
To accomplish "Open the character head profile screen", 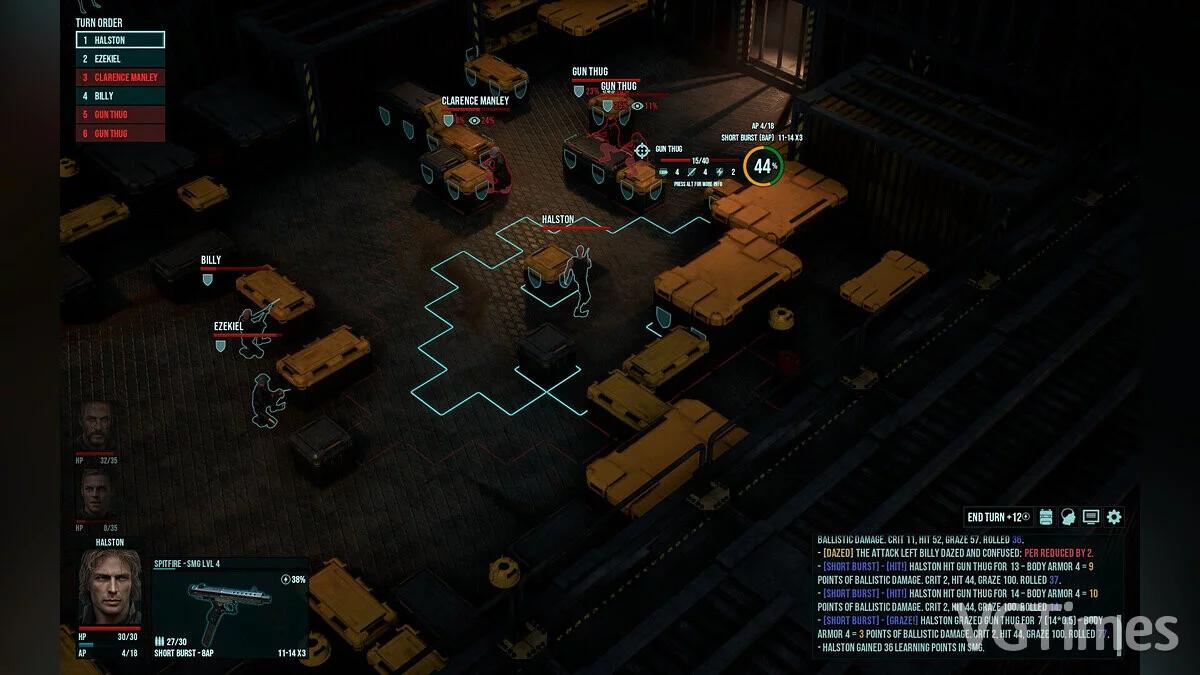I will pos(1069,517).
